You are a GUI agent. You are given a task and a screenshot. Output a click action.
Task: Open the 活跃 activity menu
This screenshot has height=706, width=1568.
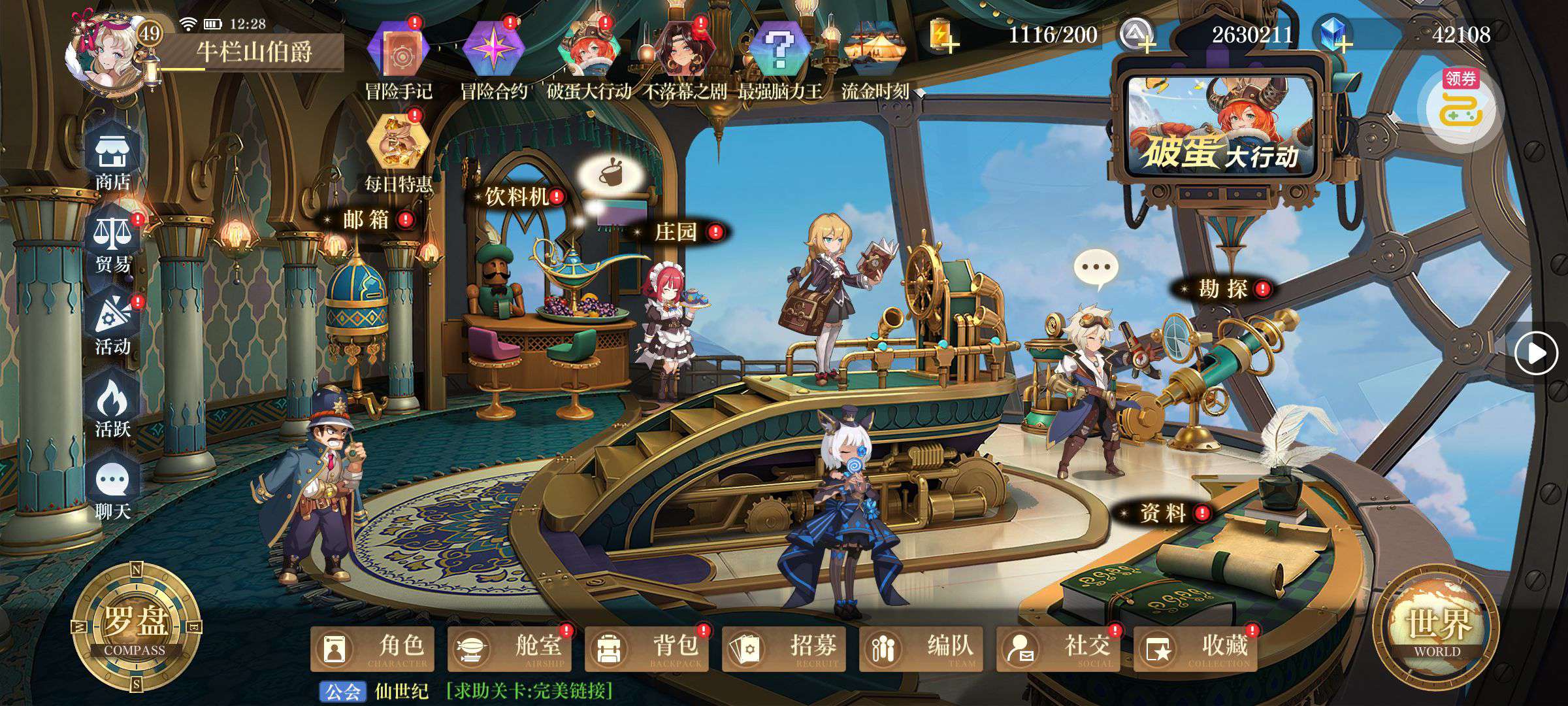click(x=112, y=409)
